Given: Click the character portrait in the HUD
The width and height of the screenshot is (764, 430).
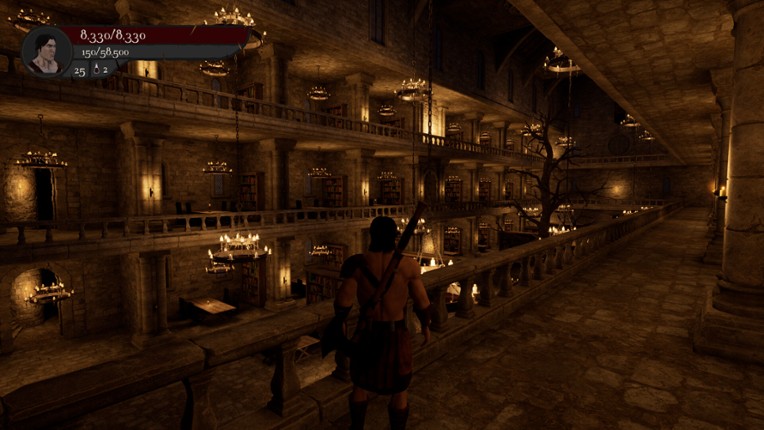Looking at the screenshot, I should pos(46,51).
